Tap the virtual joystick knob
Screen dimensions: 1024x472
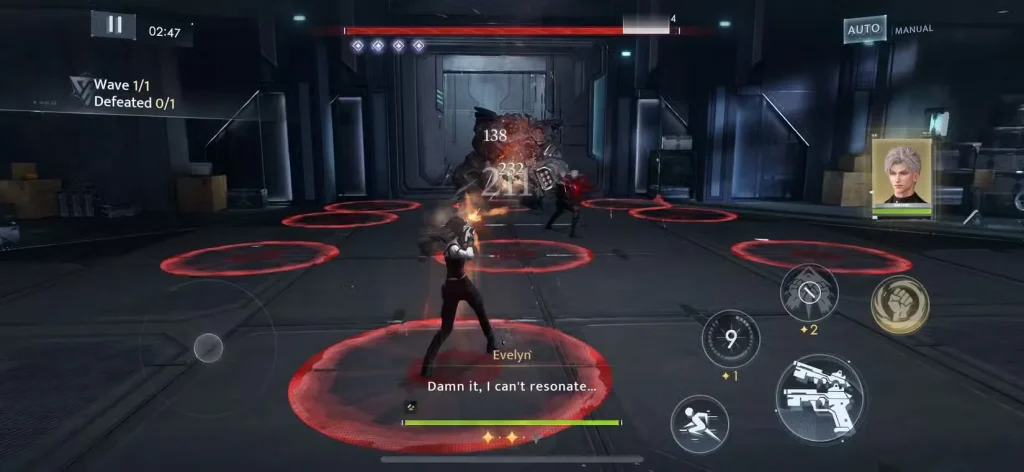[x=208, y=347]
